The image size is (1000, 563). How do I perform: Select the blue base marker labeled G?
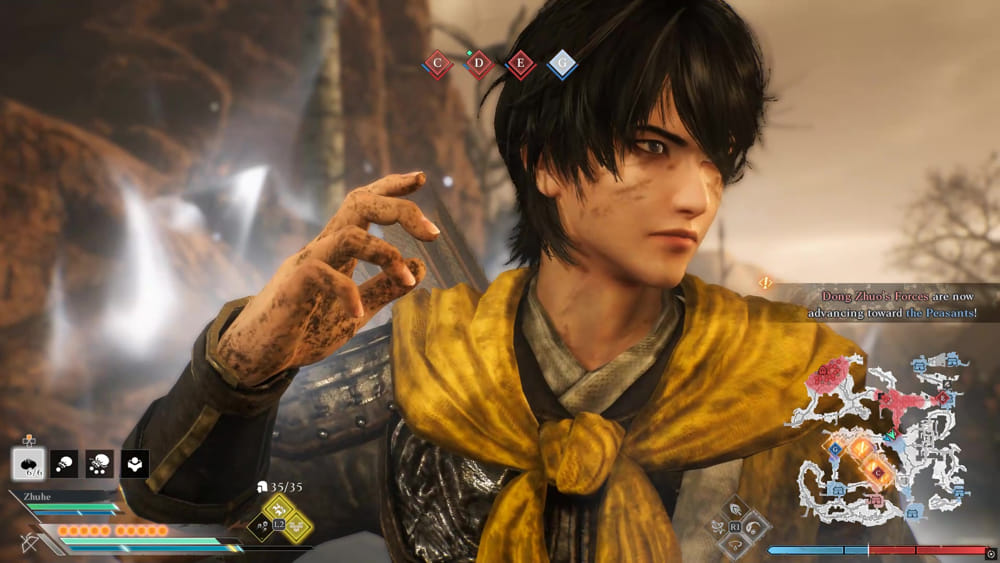click(562, 65)
